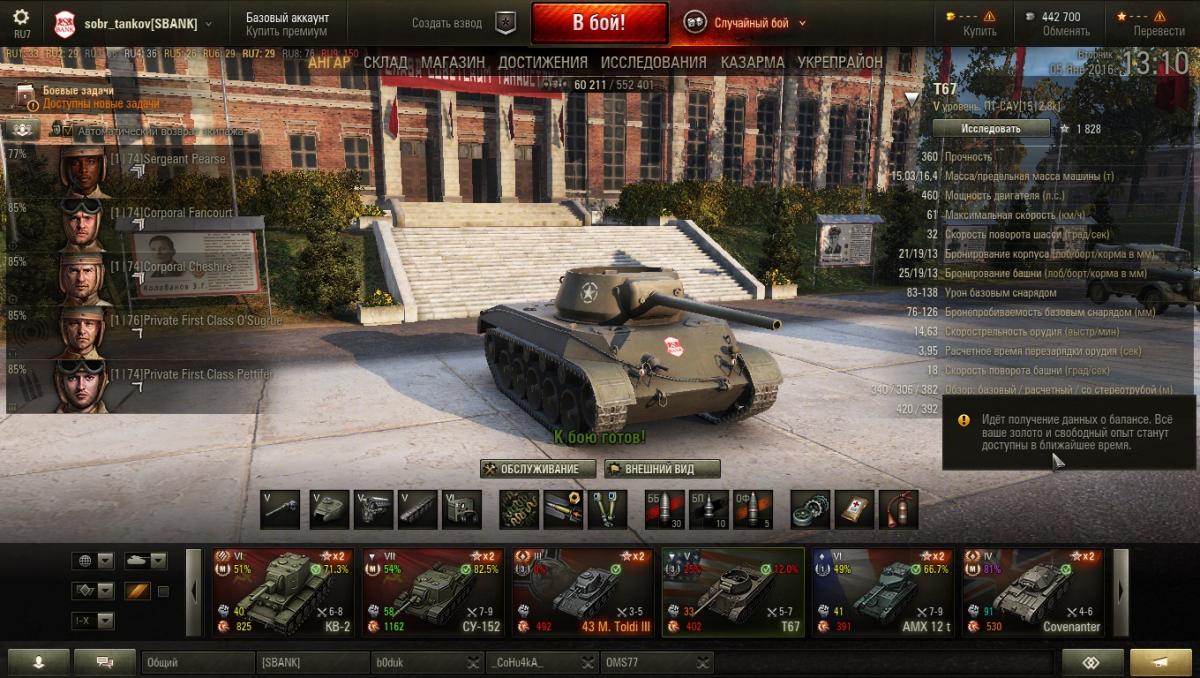Open the gear settings menu
Image resolution: width=1200 pixels, height=678 pixels.
21,18
